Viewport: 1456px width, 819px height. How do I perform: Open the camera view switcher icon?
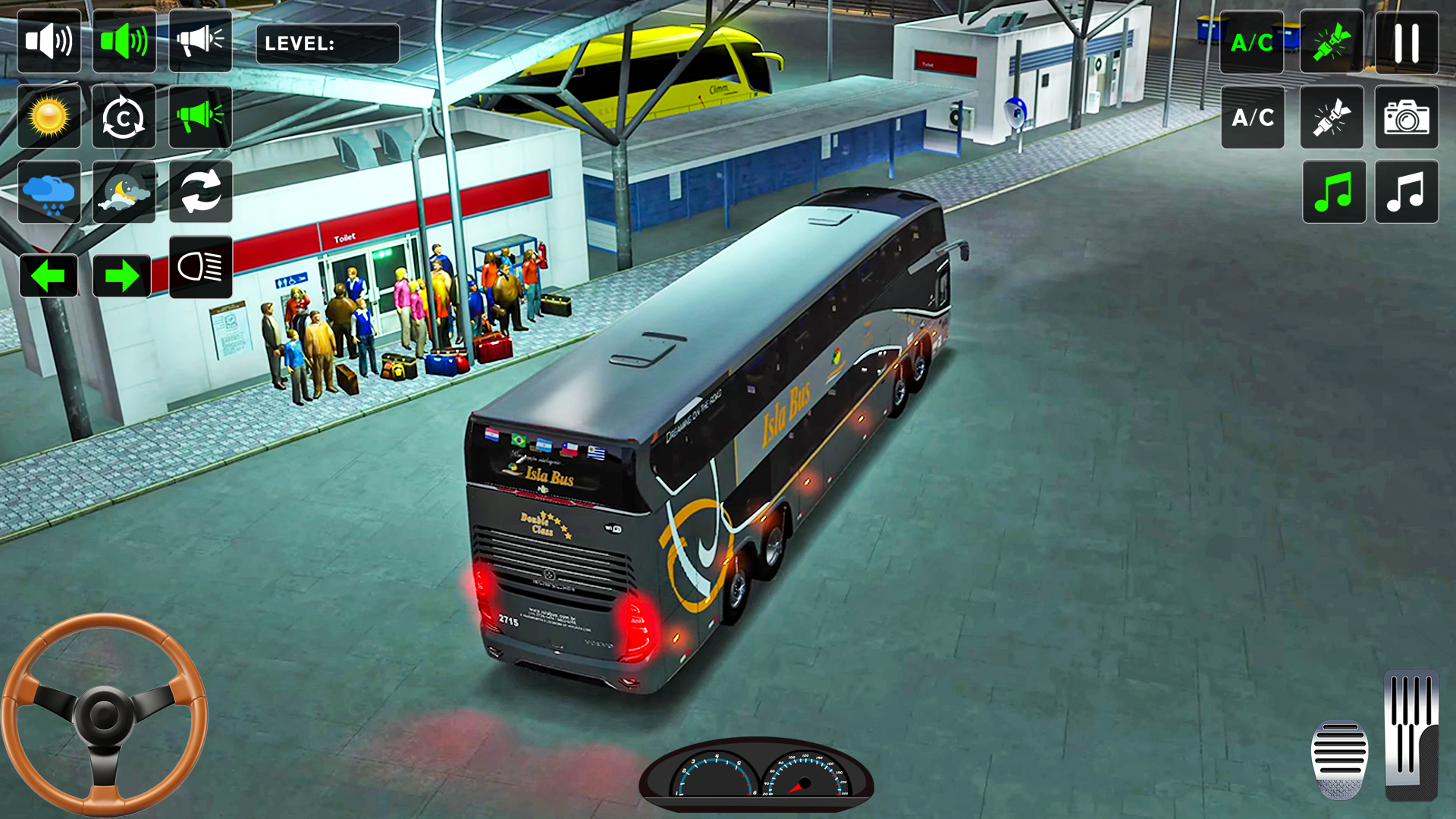click(1407, 117)
